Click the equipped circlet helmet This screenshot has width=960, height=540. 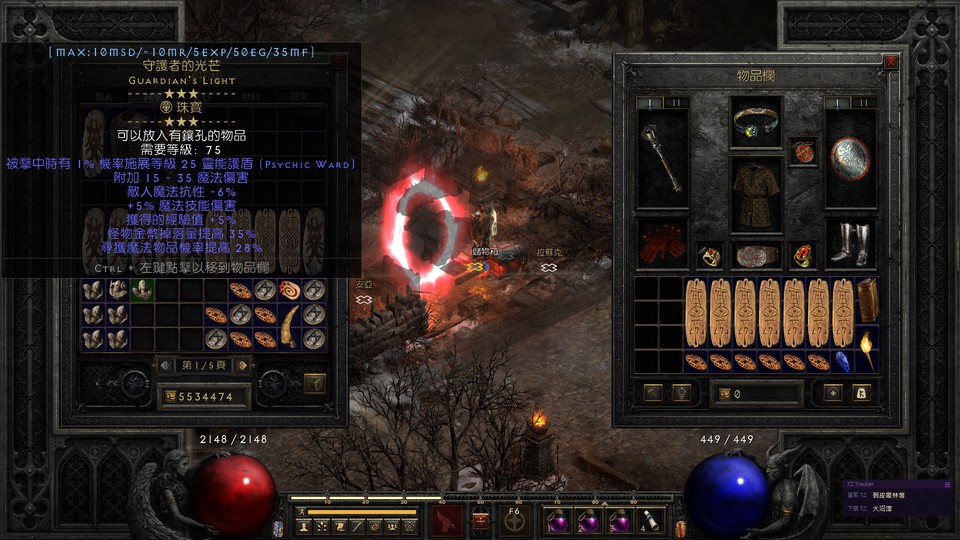click(756, 122)
